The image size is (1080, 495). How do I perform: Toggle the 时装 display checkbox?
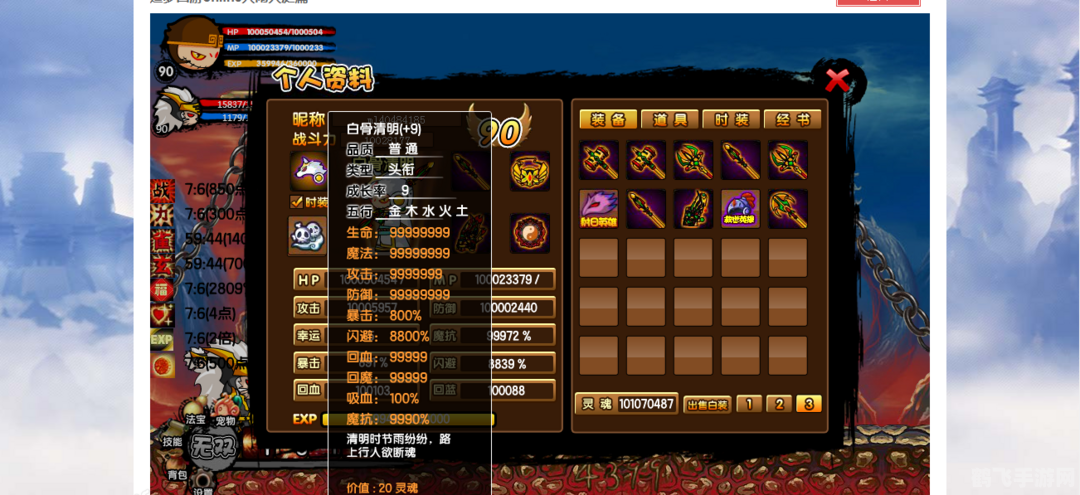pos(296,202)
